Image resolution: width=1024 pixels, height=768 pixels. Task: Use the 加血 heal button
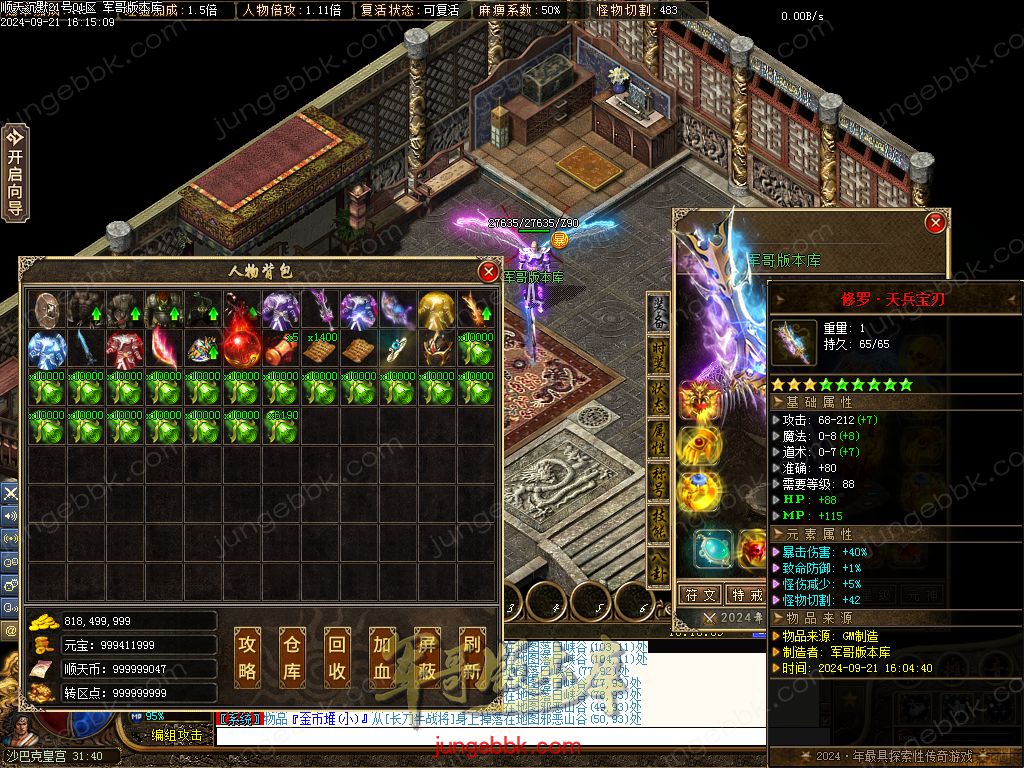click(382, 657)
